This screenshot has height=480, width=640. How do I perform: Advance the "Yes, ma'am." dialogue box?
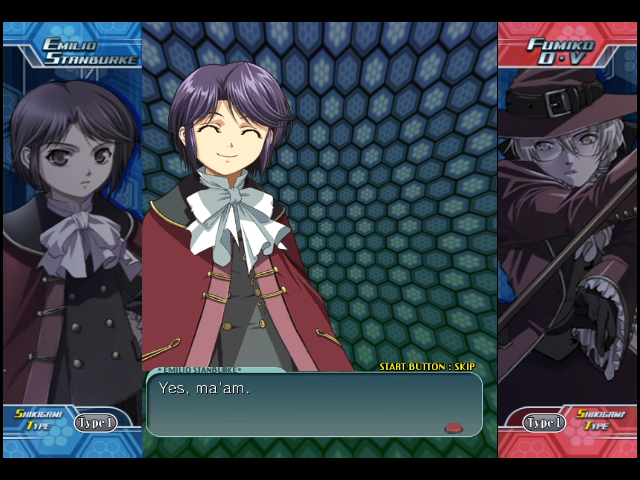coord(314,404)
